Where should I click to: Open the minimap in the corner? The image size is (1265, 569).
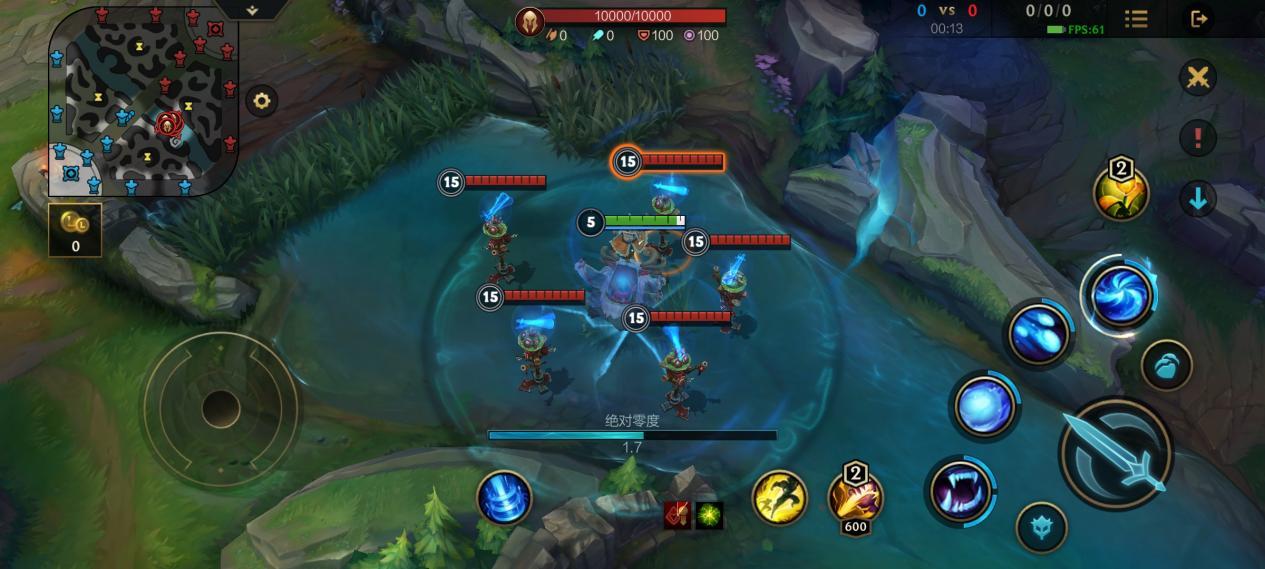pyautogui.click(x=142, y=100)
